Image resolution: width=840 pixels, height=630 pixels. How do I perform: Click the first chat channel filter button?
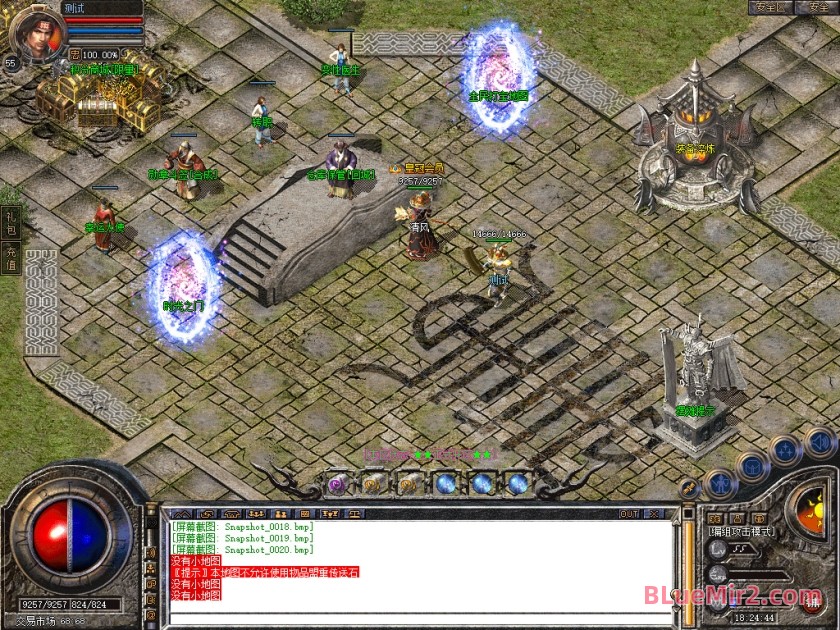(183, 514)
